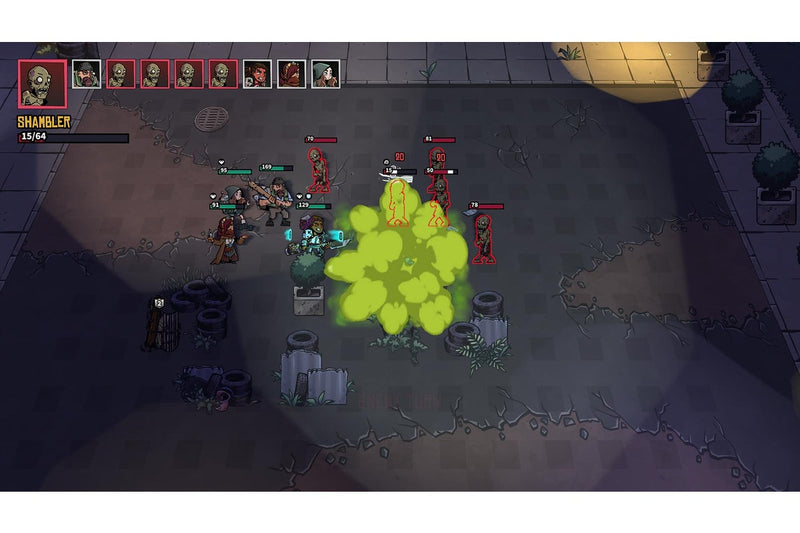Click the bearded survivor turn-order portrait
This screenshot has height=533, width=800.
(87, 74)
